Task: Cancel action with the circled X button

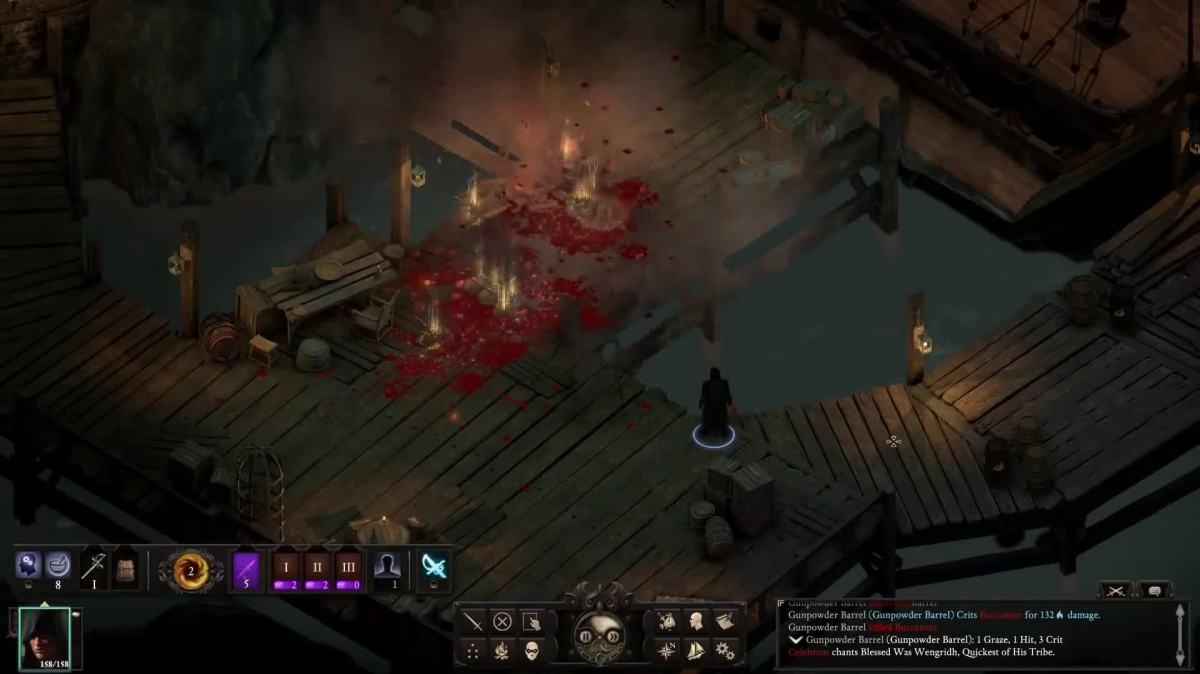Action: pos(502,621)
